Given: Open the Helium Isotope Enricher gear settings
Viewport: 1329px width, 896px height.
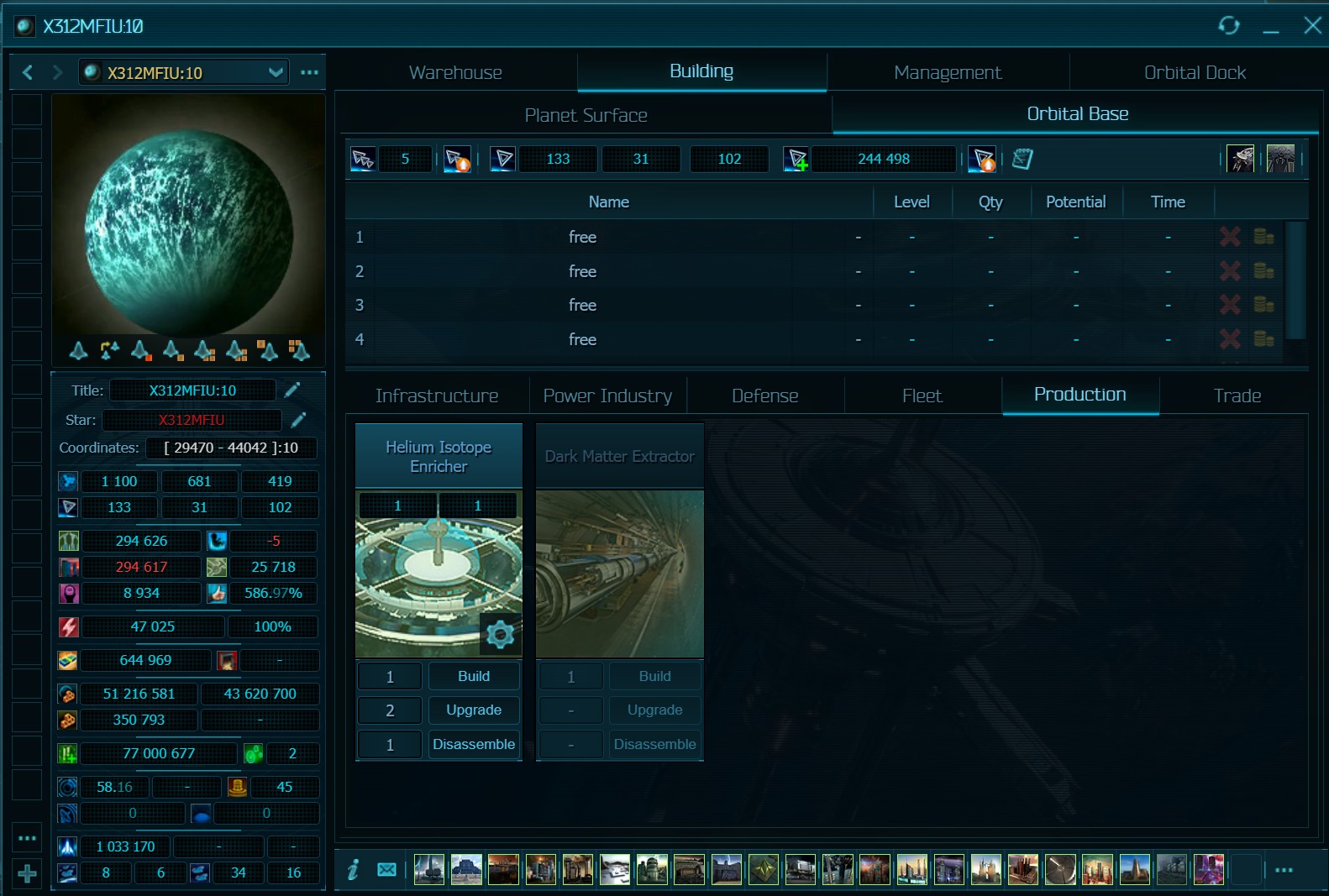Looking at the screenshot, I should click(x=500, y=634).
